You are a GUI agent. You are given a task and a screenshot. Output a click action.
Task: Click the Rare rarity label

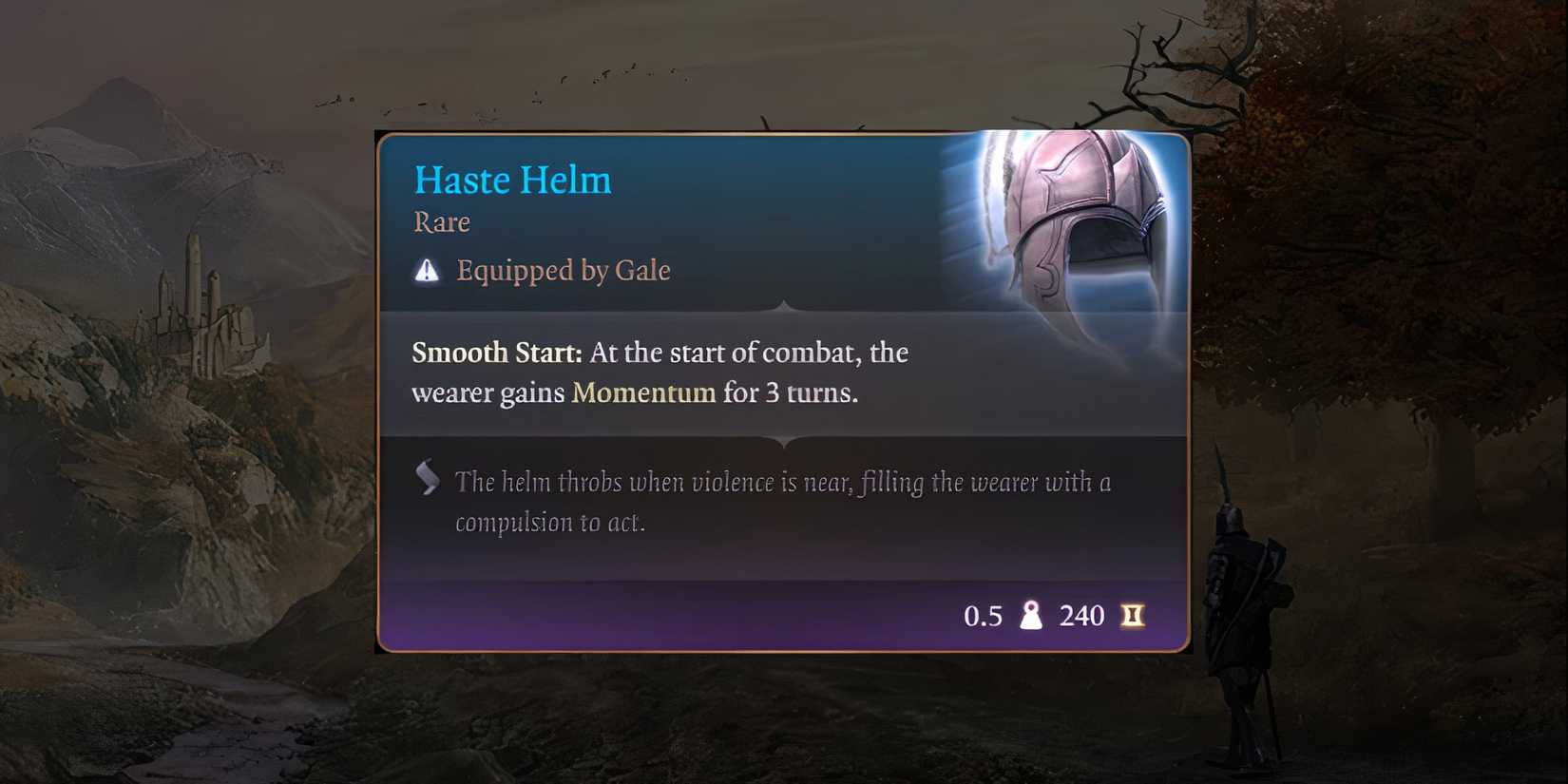click(x=441, y=222)
